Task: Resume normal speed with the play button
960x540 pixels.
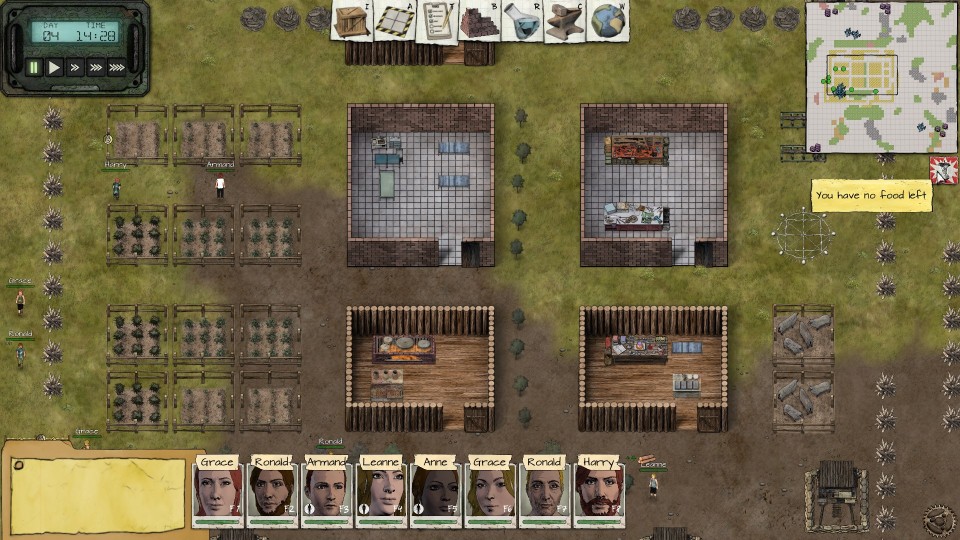Action: (x=55, y=68)
